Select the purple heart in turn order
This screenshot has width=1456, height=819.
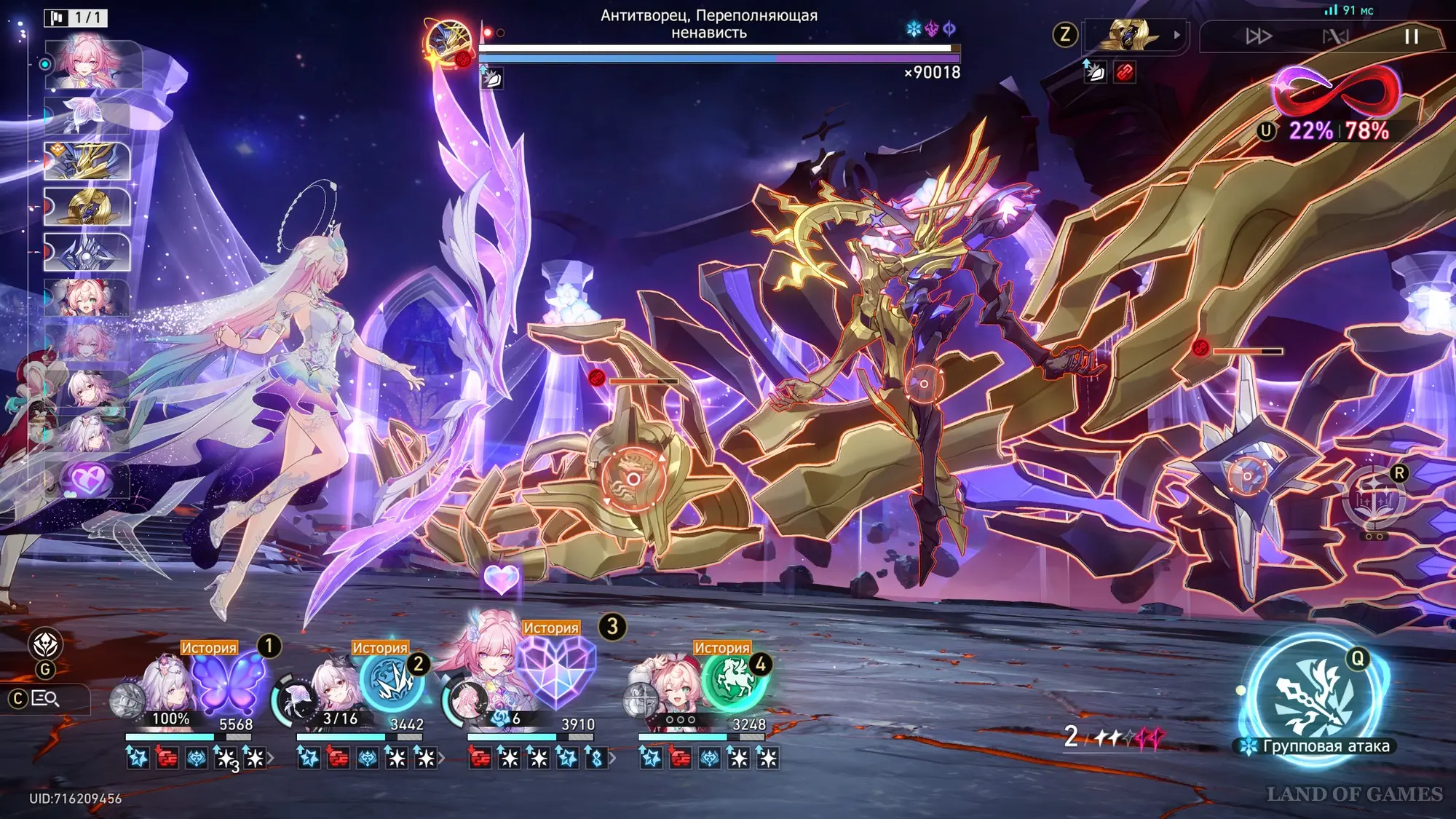click(x=87, y=480)
